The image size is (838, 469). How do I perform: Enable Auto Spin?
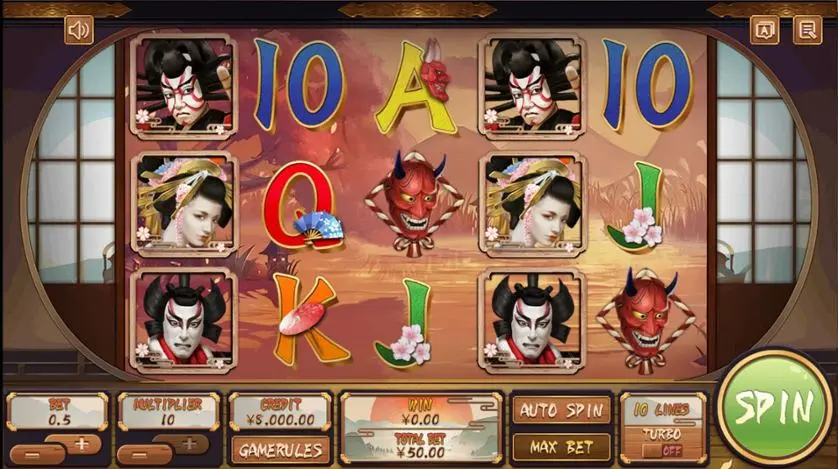[561, 410]
